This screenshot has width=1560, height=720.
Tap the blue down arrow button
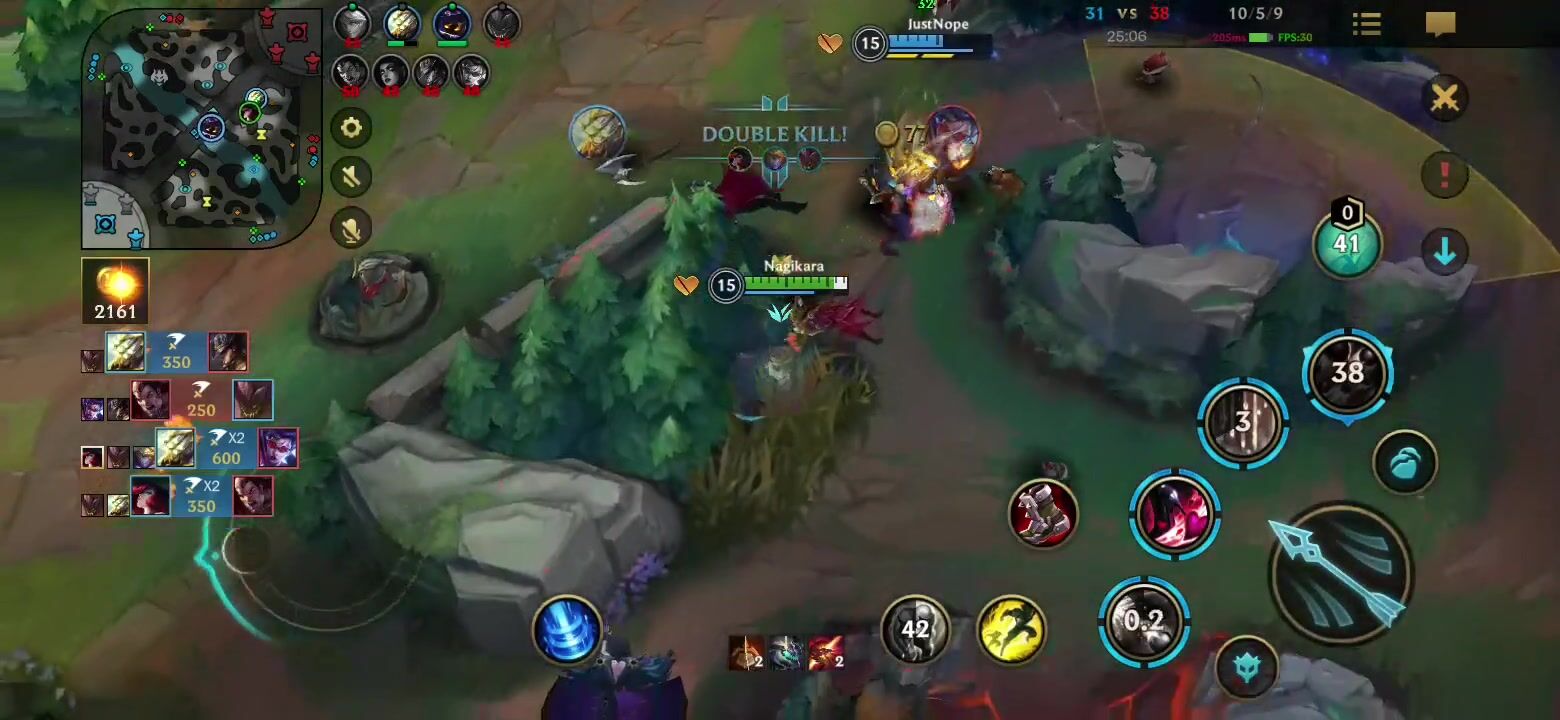pos(1444,253)
